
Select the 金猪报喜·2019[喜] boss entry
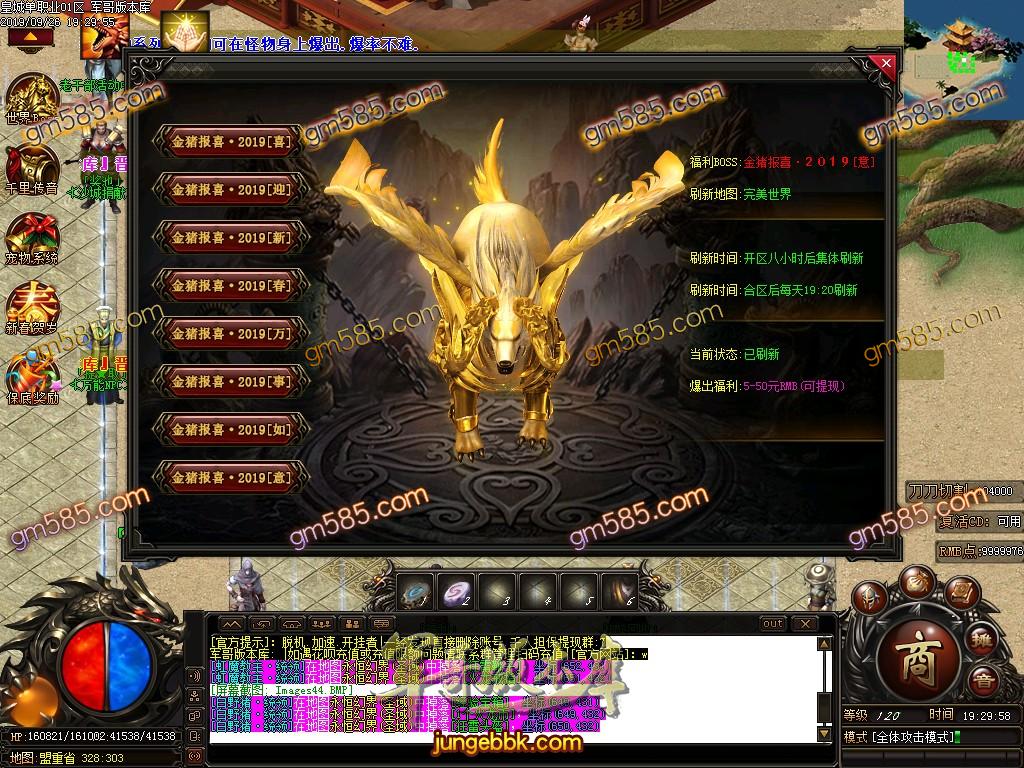click(231, 142)
